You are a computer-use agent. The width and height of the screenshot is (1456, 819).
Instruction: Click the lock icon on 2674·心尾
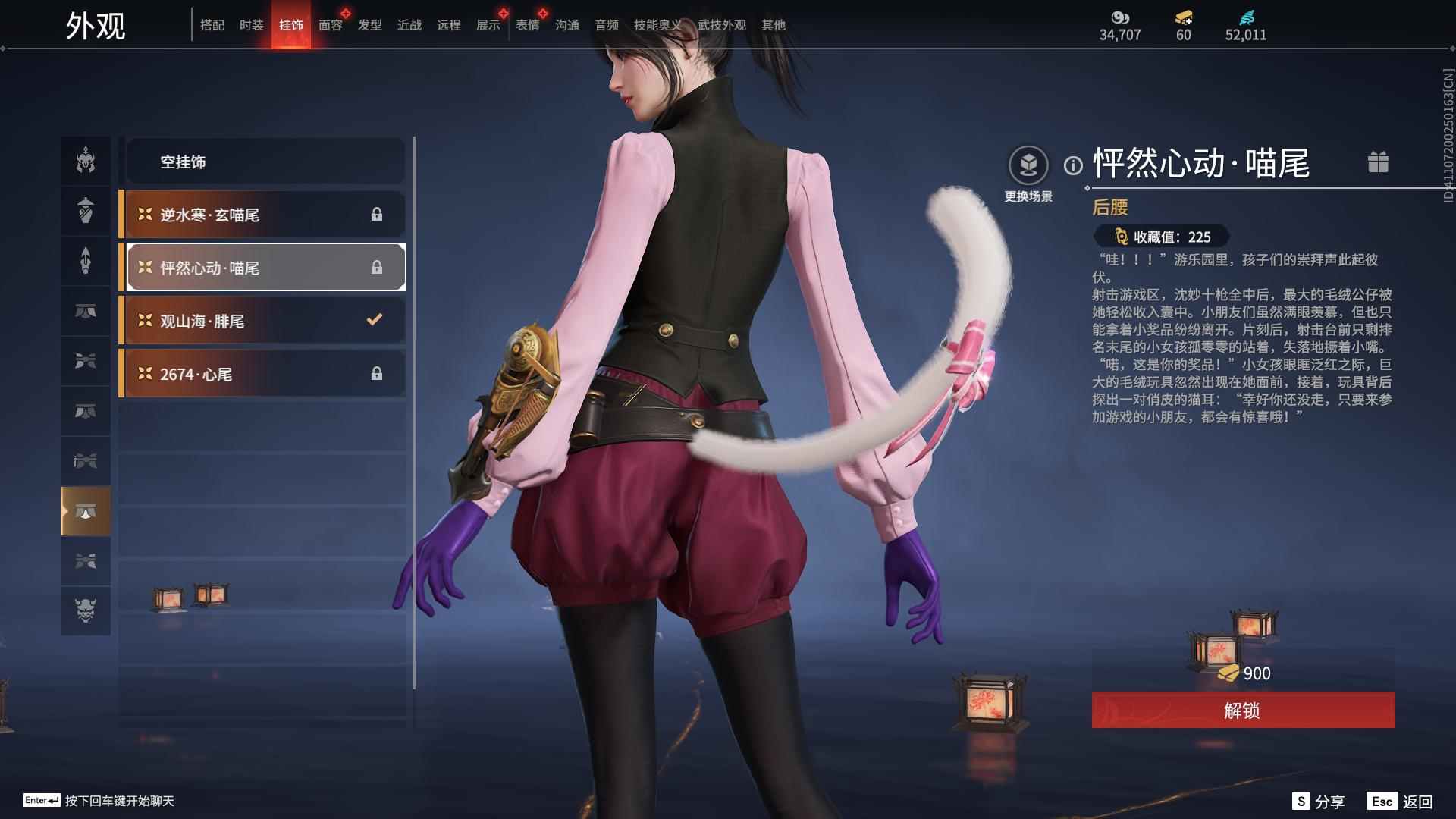377,373
